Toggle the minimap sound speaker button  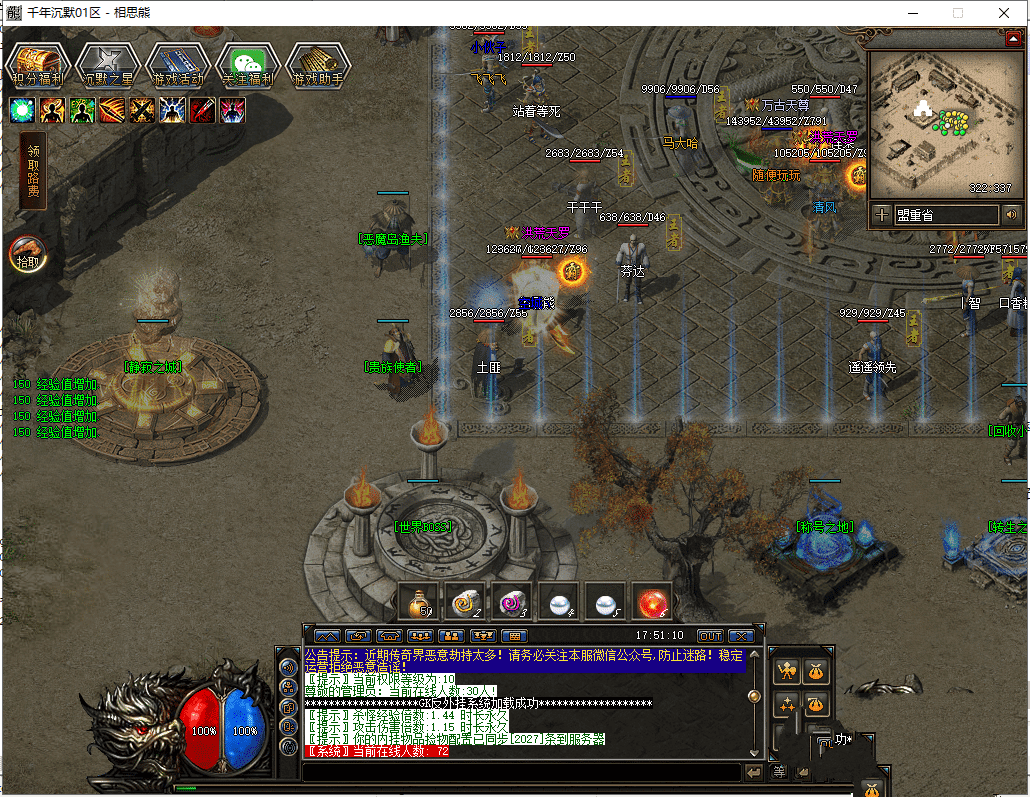click(x=1011, y=214)
